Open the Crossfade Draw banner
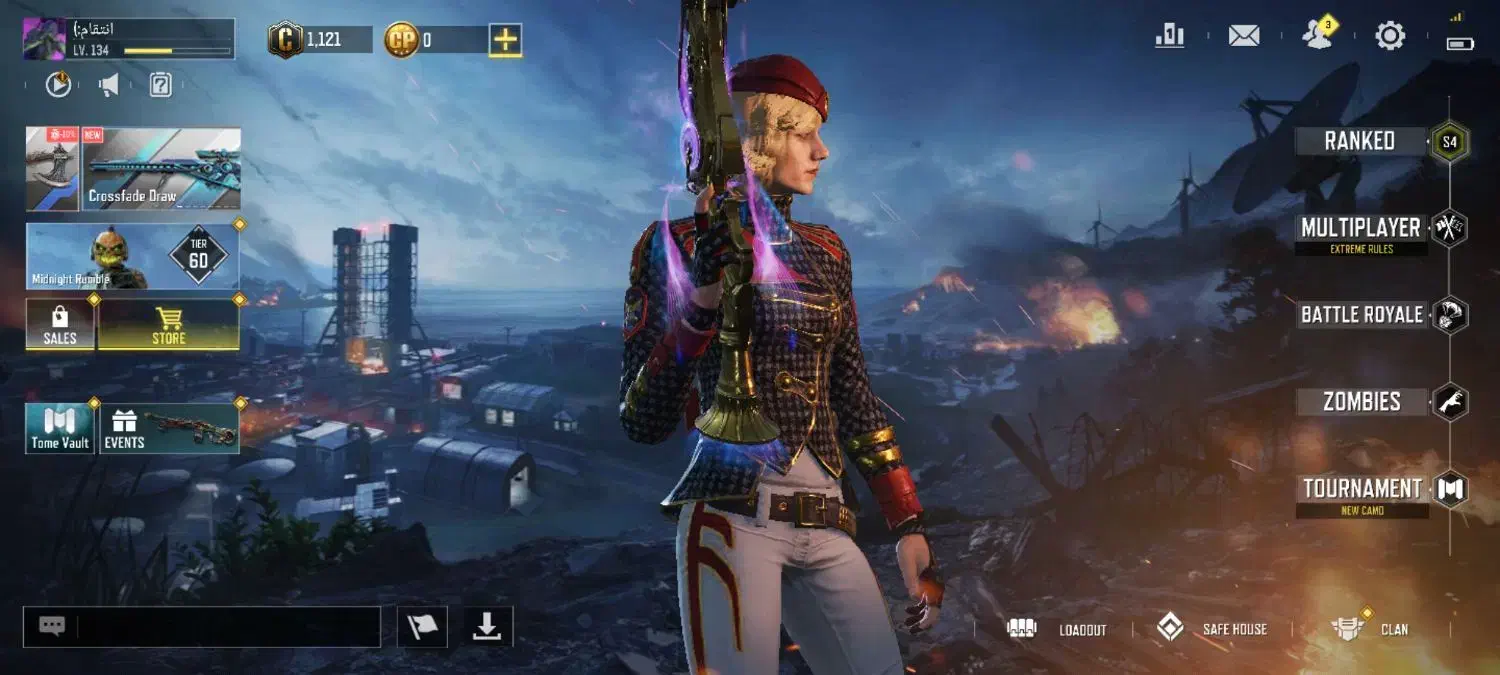Screen dimensions: 1500x675 (x=161, y=169)
